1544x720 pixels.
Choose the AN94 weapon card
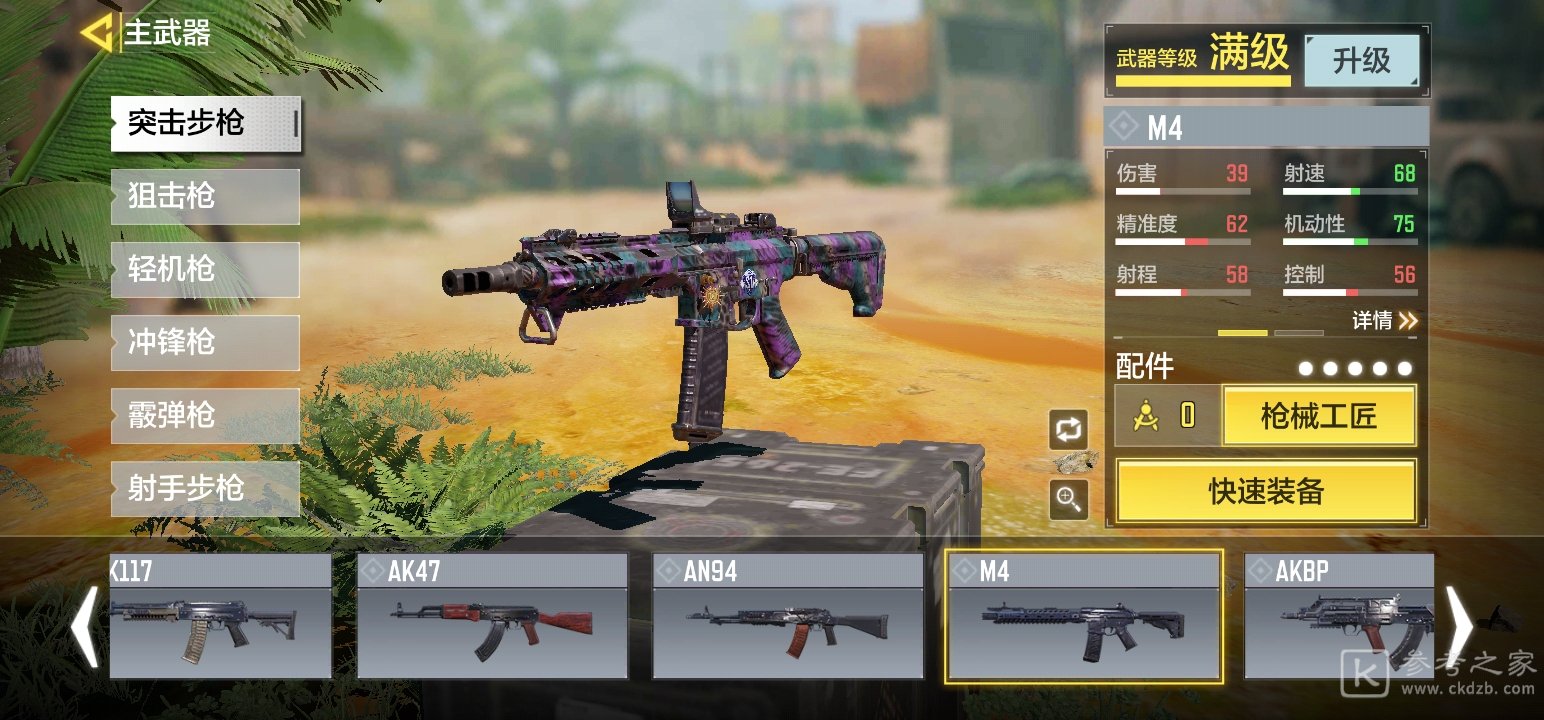788,616
